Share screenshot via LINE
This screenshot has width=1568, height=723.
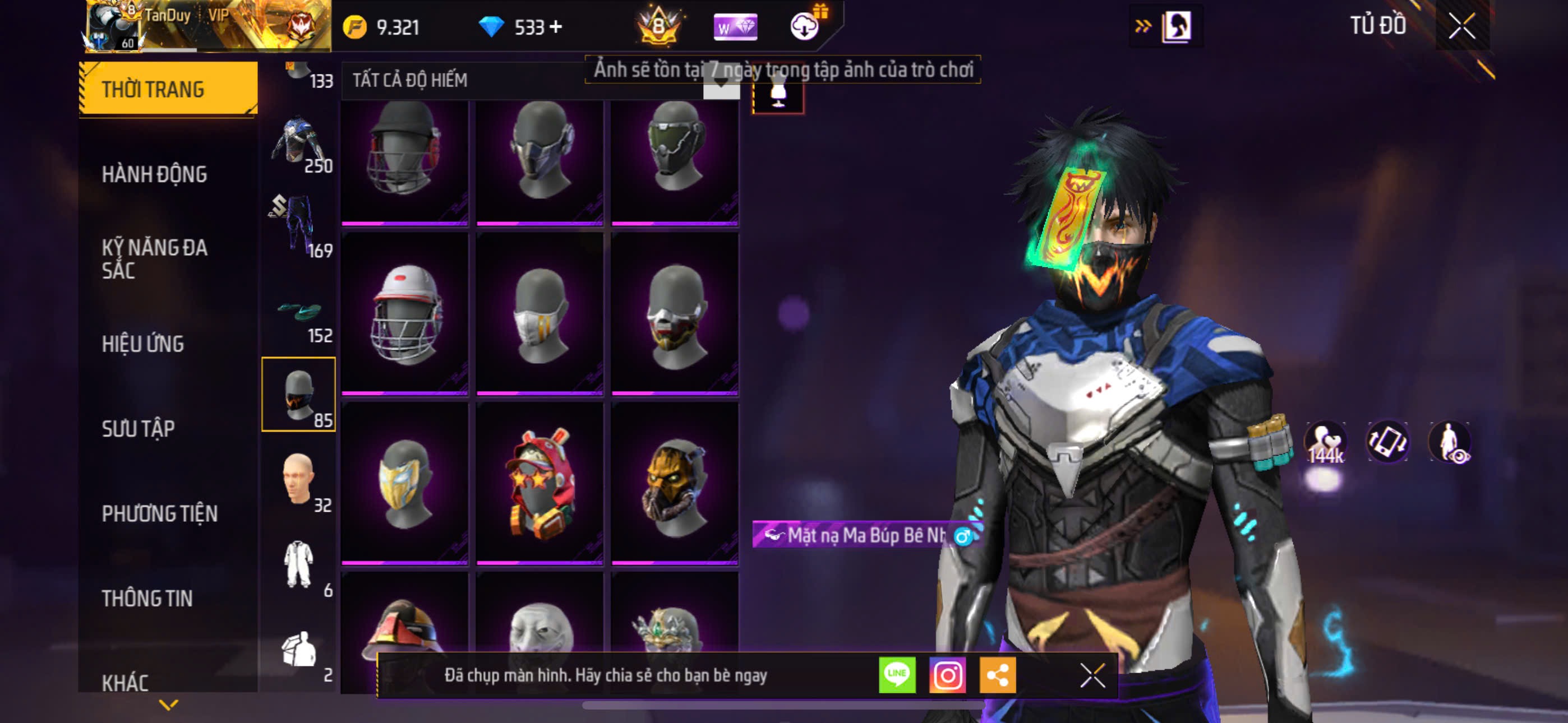(x=897, y=674)
